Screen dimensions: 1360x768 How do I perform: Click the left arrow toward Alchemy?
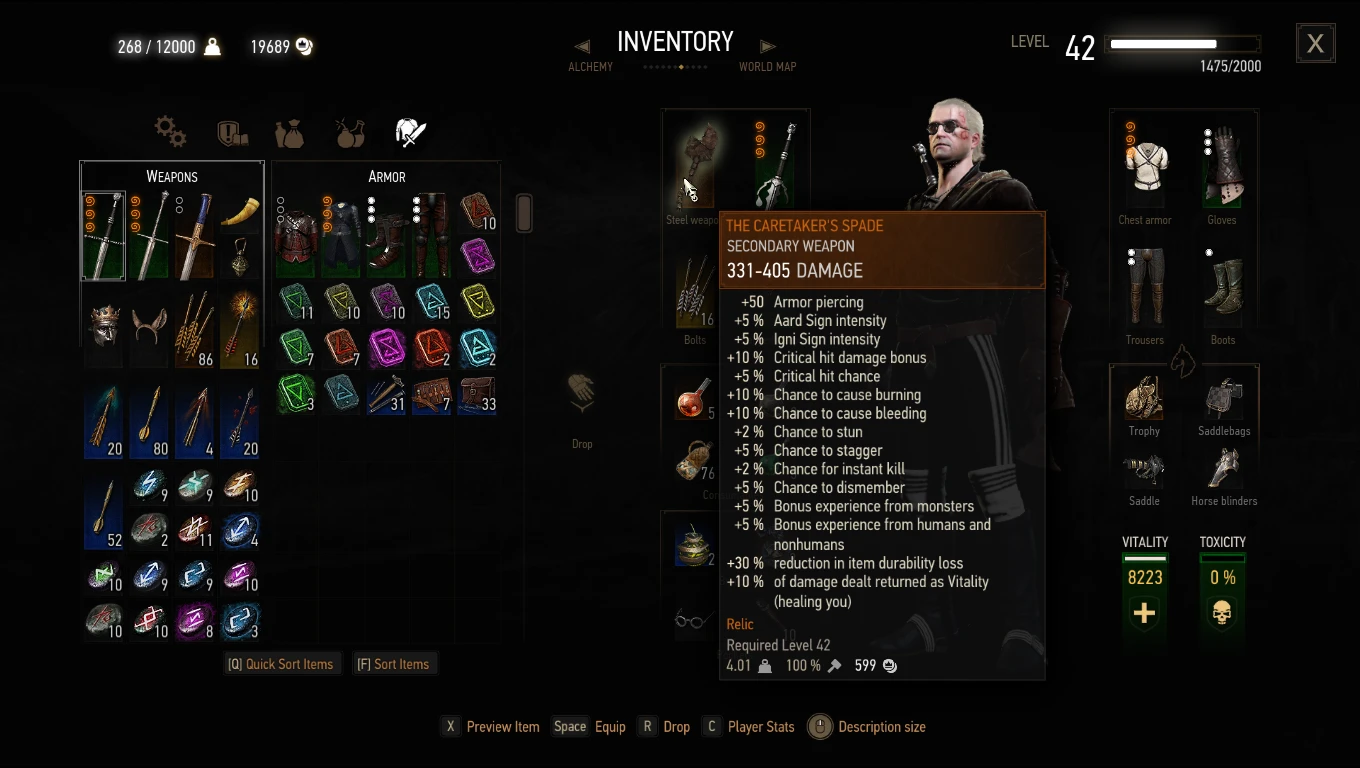tap(583, 44)
